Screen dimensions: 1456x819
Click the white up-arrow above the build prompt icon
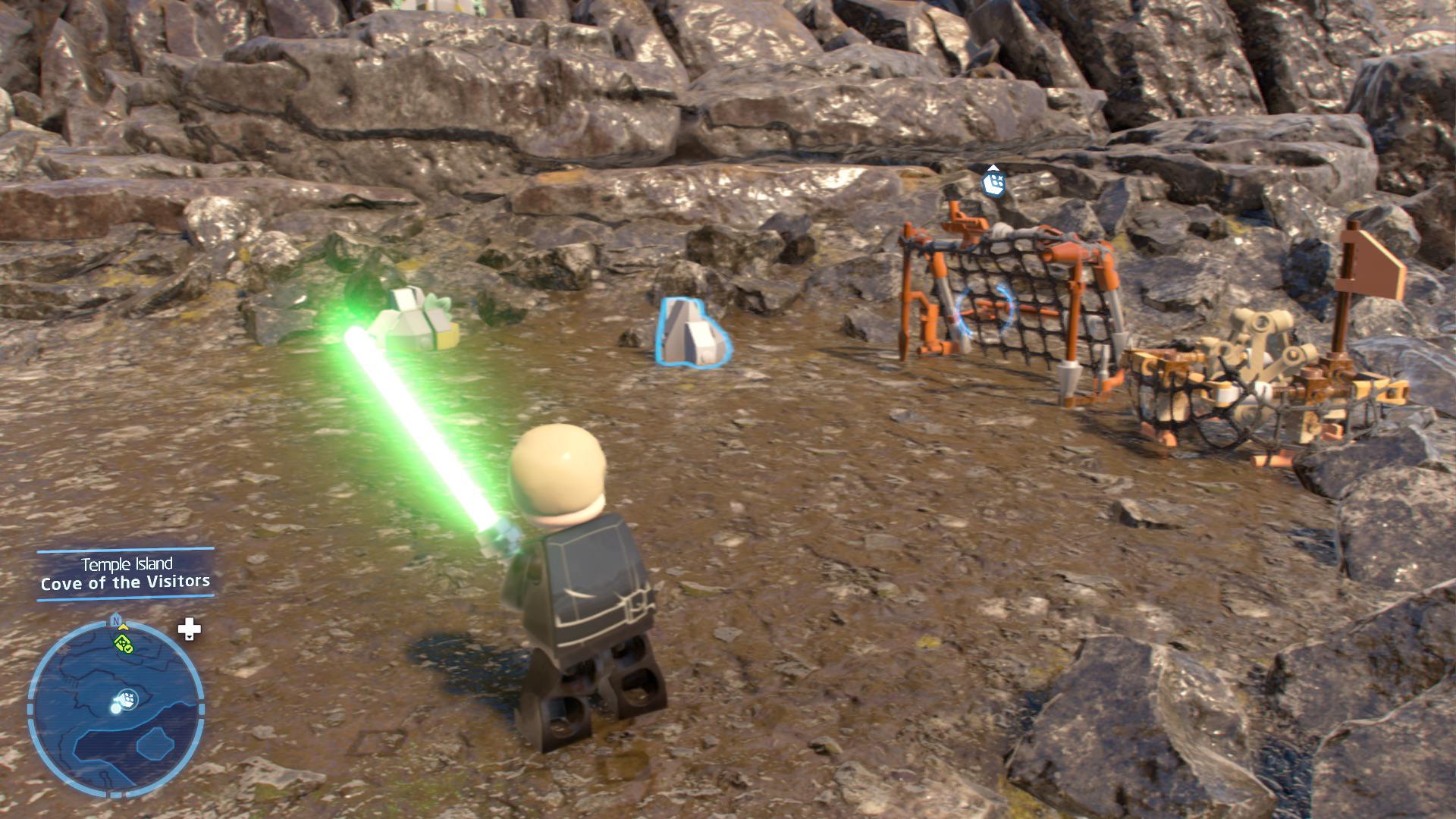[x=993, y=168]
